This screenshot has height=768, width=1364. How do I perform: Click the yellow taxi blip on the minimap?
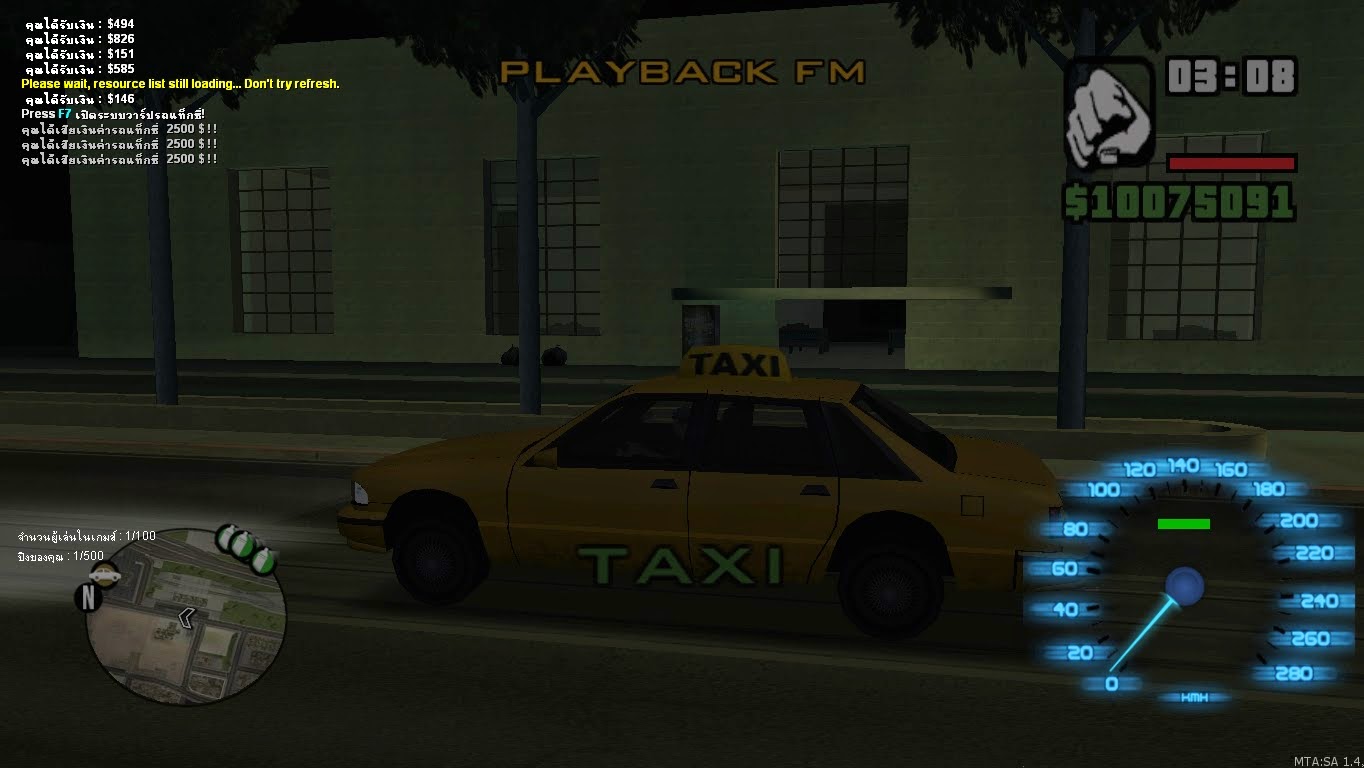[105, 576]
